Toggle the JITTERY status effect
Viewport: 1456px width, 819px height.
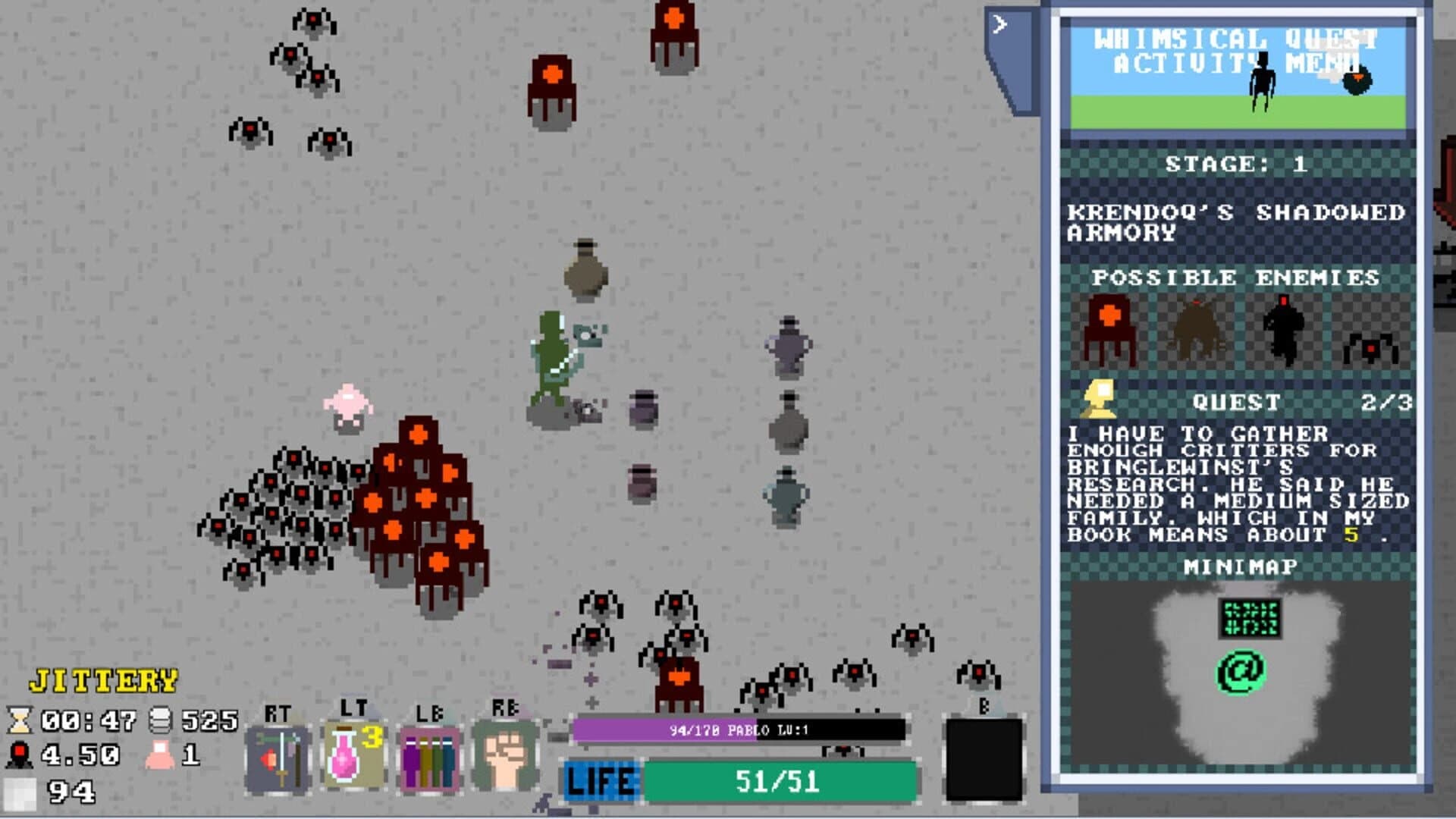tap(104, 682)
